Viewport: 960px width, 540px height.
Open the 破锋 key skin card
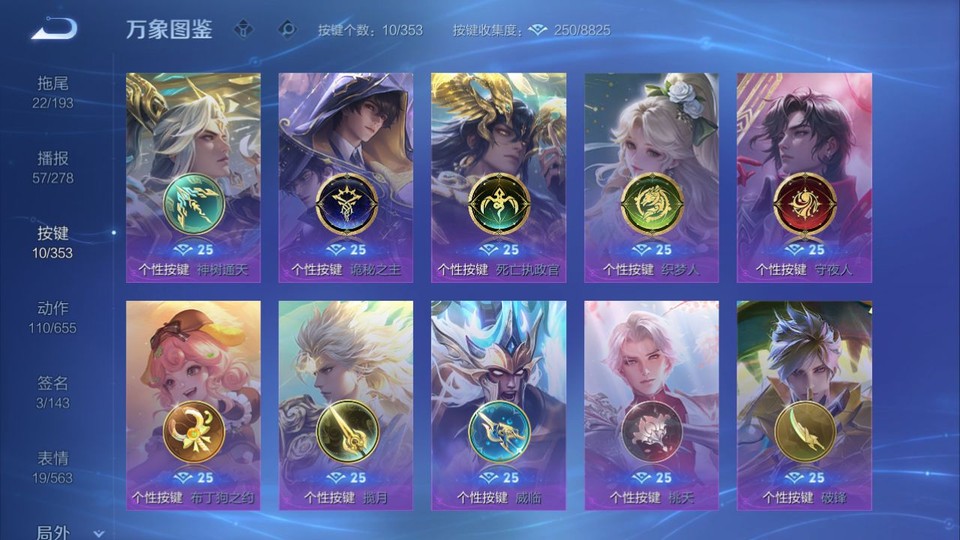click(804, 405)
